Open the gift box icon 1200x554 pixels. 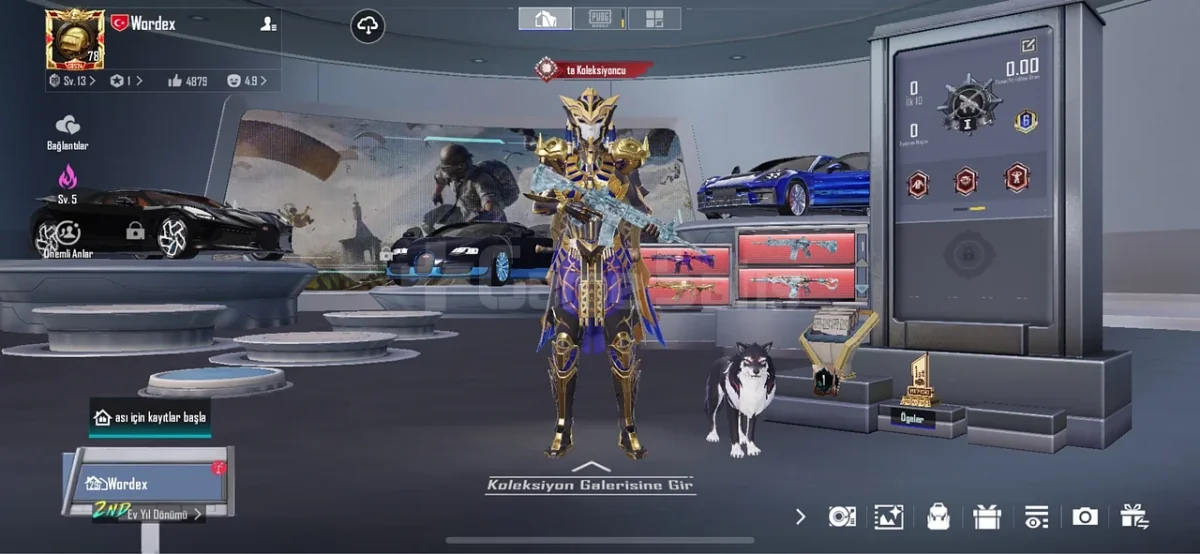pos(987,516)
